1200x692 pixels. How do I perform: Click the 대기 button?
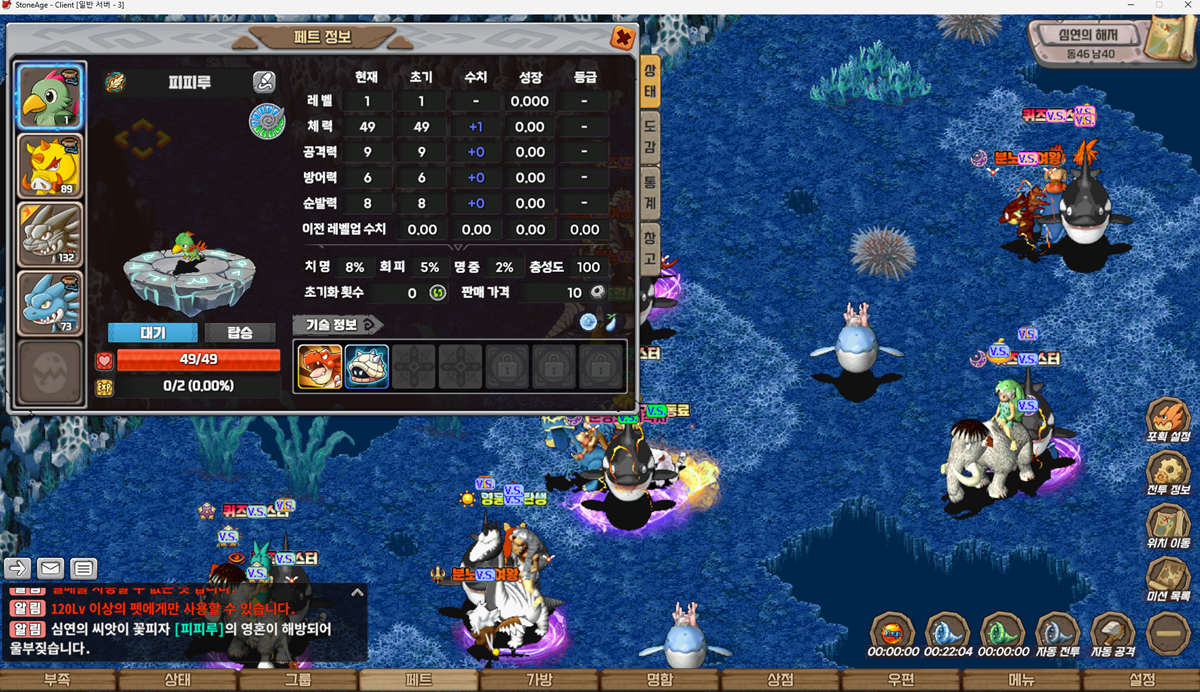click(x=153, y=333)
